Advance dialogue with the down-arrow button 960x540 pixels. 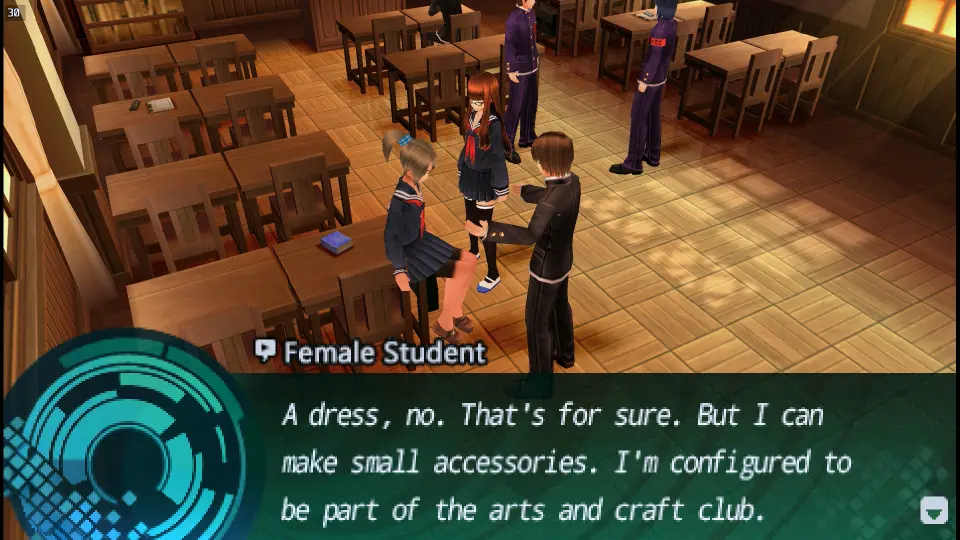tap(933, 511)
